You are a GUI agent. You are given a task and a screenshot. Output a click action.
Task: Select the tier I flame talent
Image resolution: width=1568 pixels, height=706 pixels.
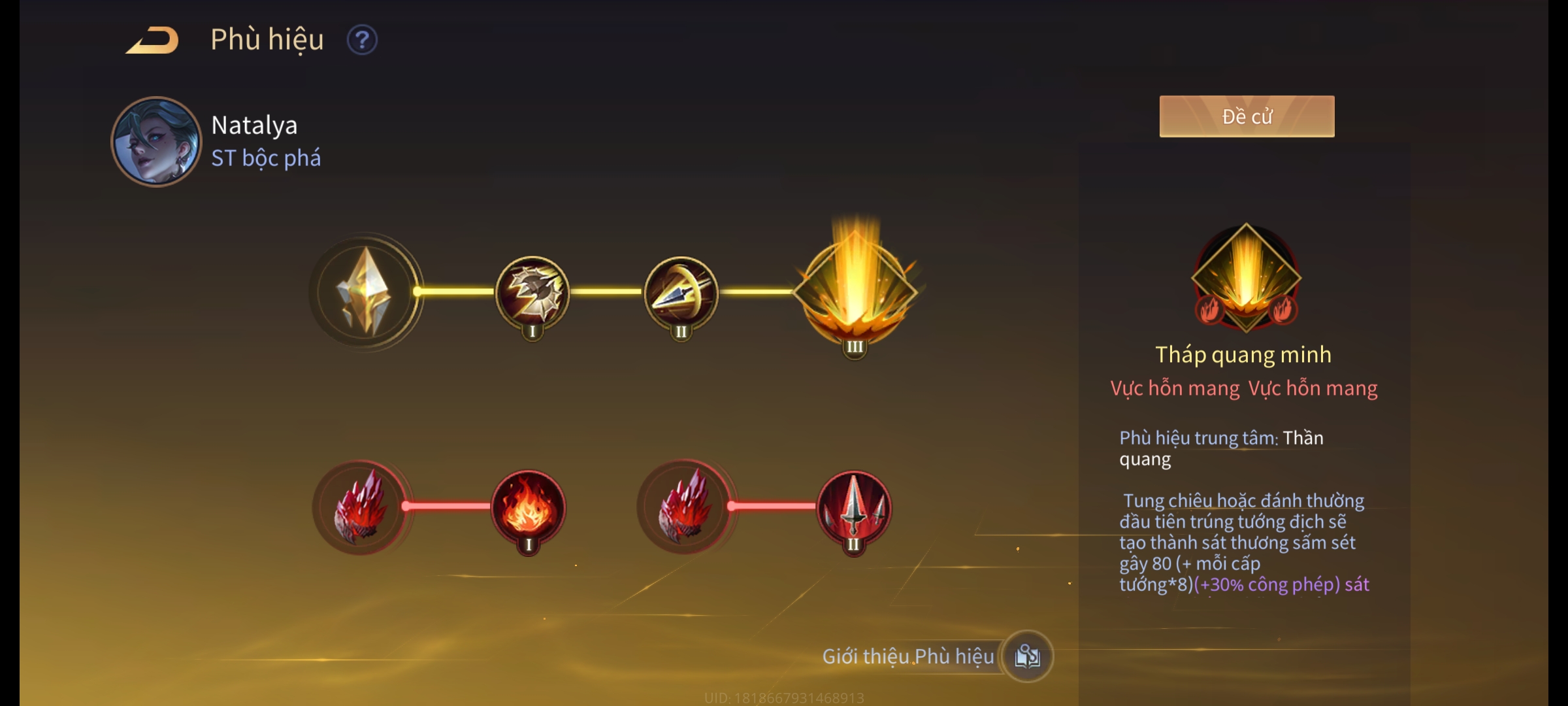pyautogui.click(x=529, y=507)
